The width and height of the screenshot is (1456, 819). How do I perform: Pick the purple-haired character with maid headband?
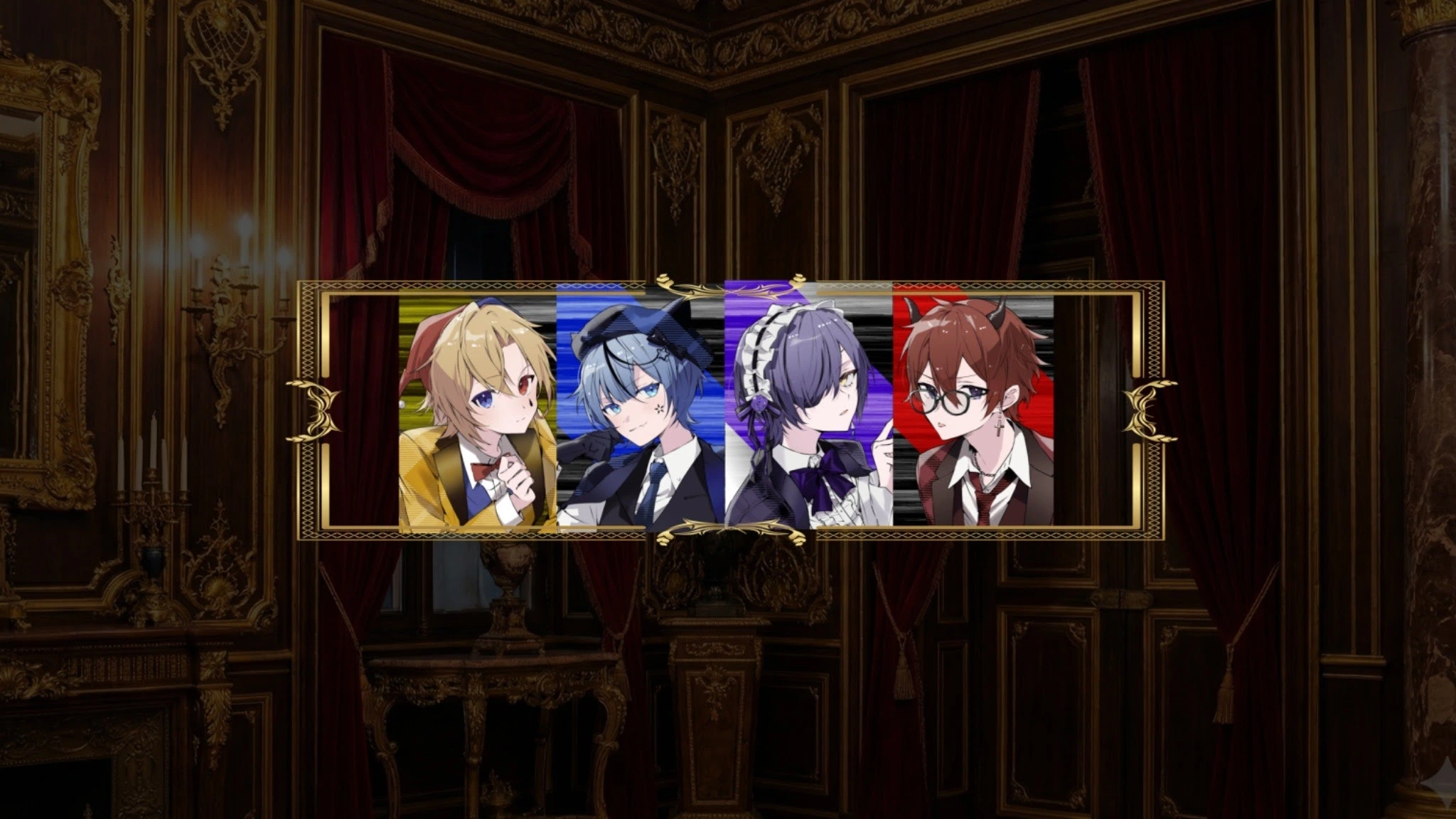(x=808, y=411)
